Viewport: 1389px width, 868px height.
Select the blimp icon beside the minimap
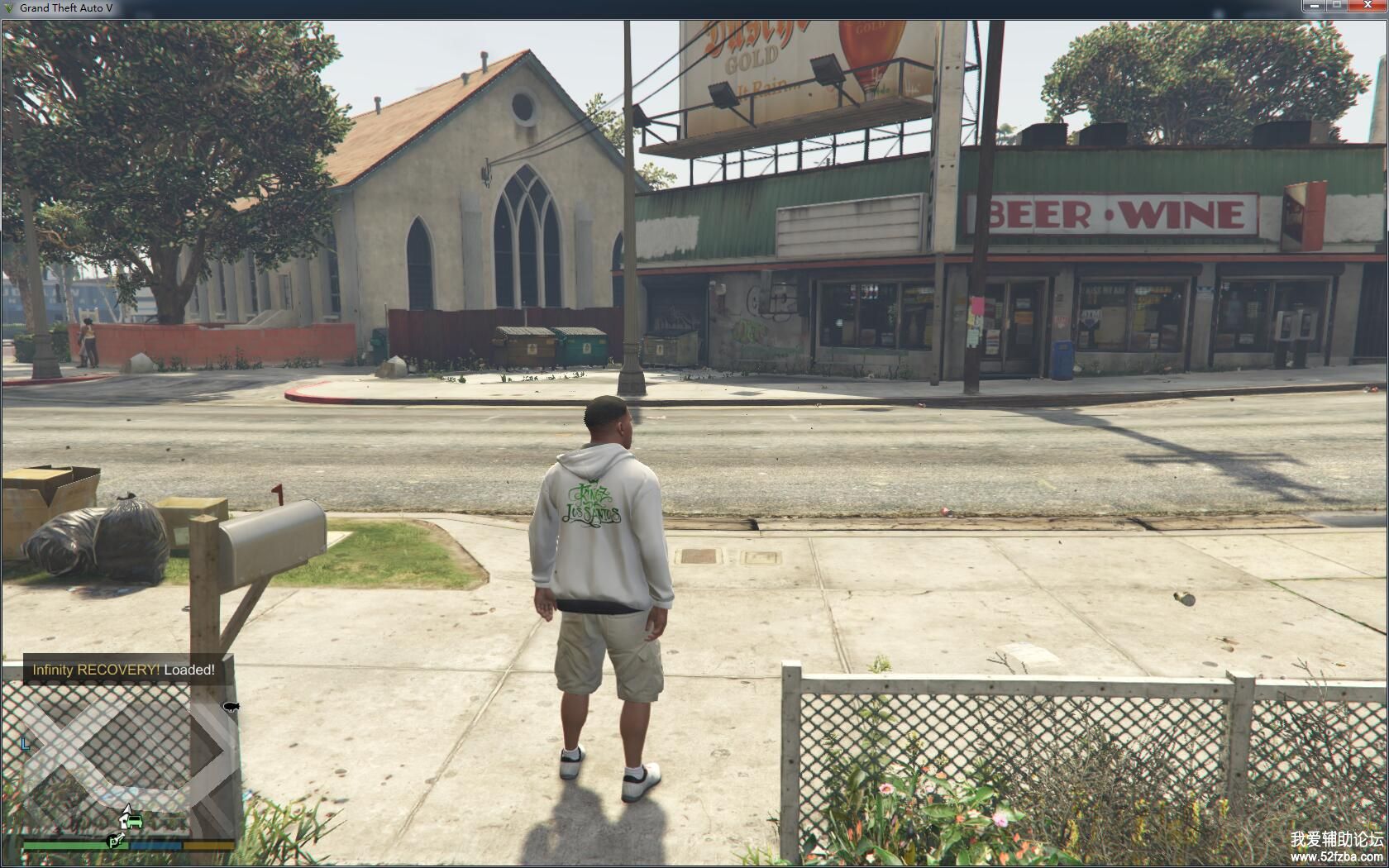(231, 706)
